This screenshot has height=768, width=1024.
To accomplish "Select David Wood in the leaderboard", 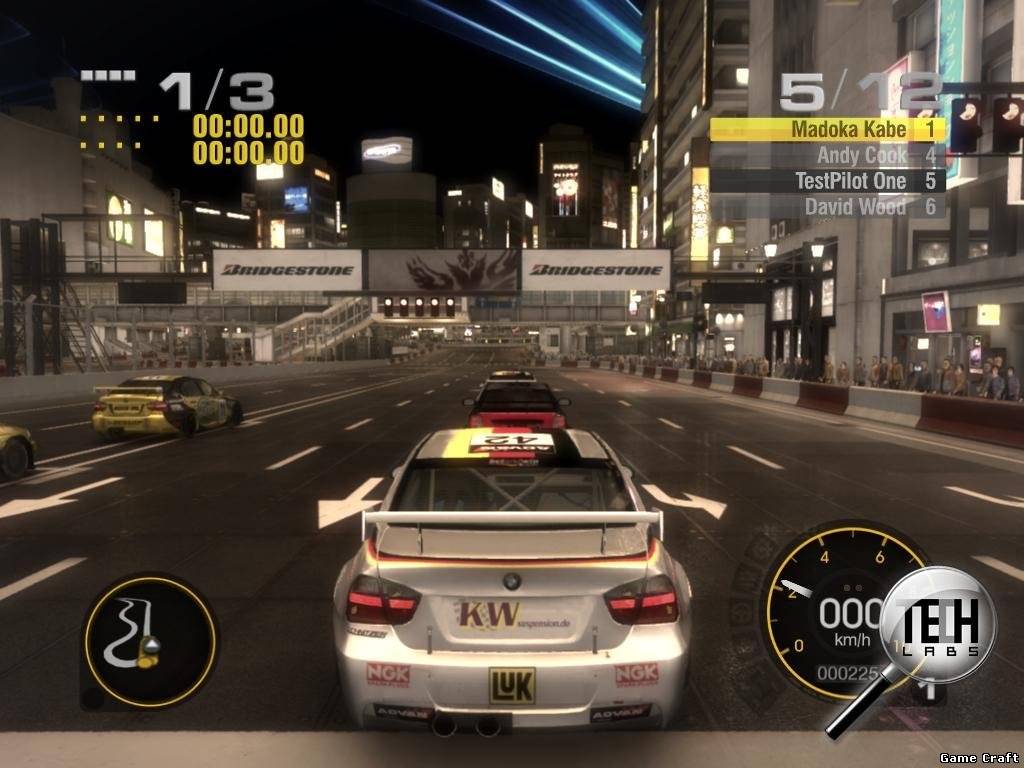I will click(x=828, y=206).
